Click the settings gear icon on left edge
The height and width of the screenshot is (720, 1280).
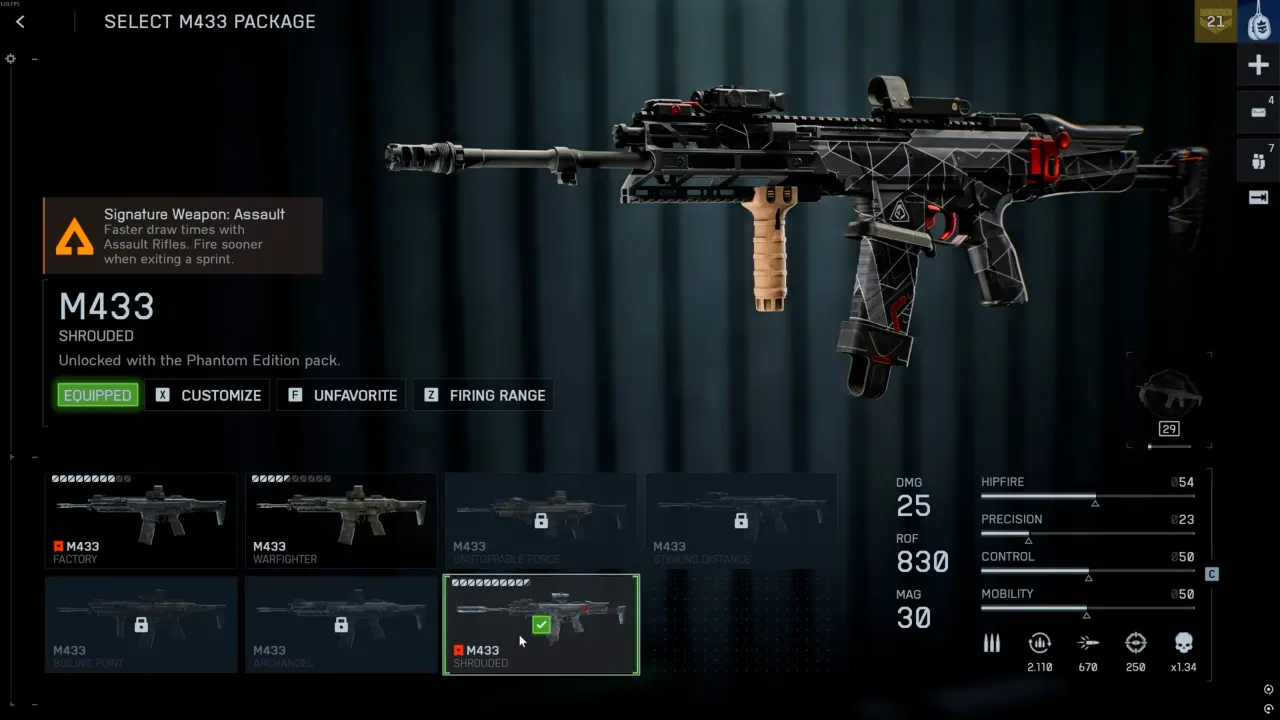tap(11, 59)
